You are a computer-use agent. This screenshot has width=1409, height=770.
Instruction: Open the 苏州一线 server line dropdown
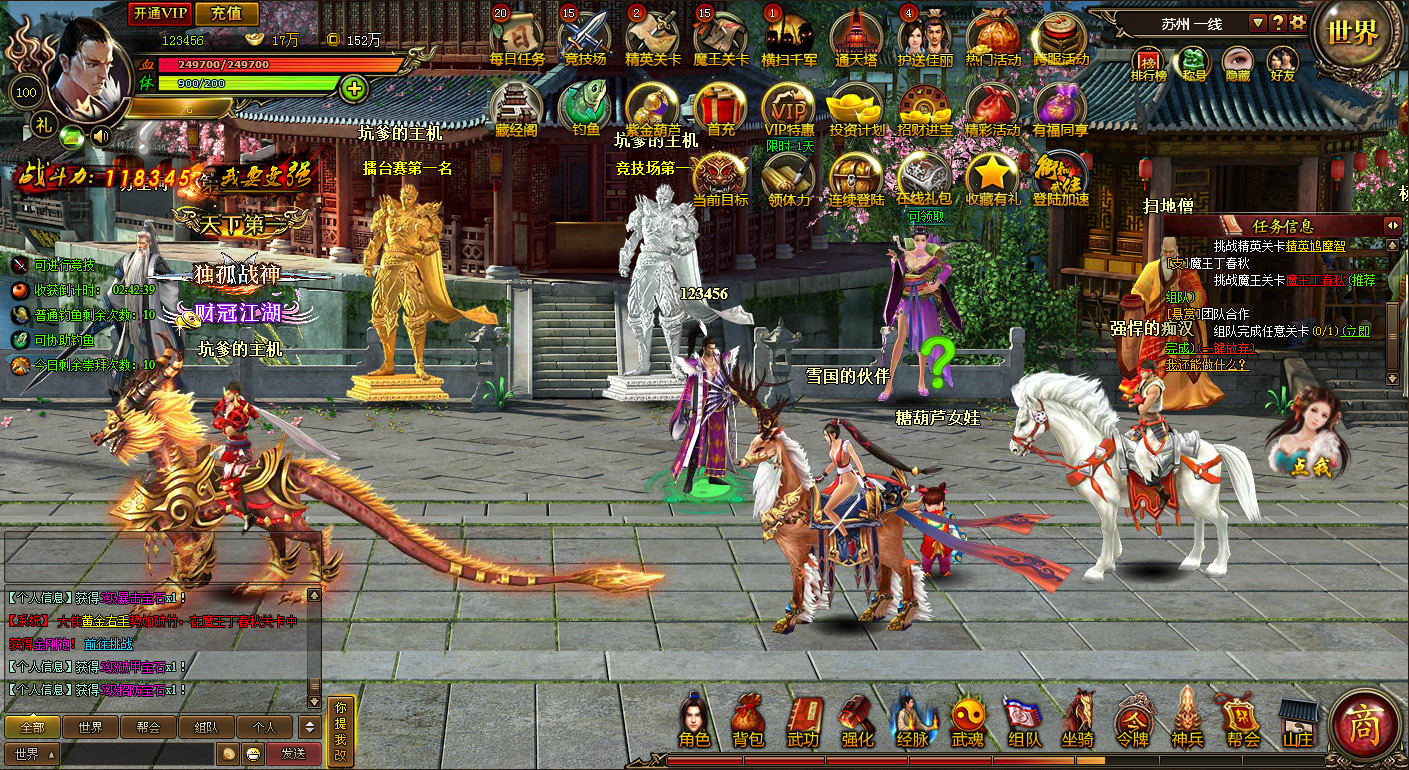pos(1257,23)
